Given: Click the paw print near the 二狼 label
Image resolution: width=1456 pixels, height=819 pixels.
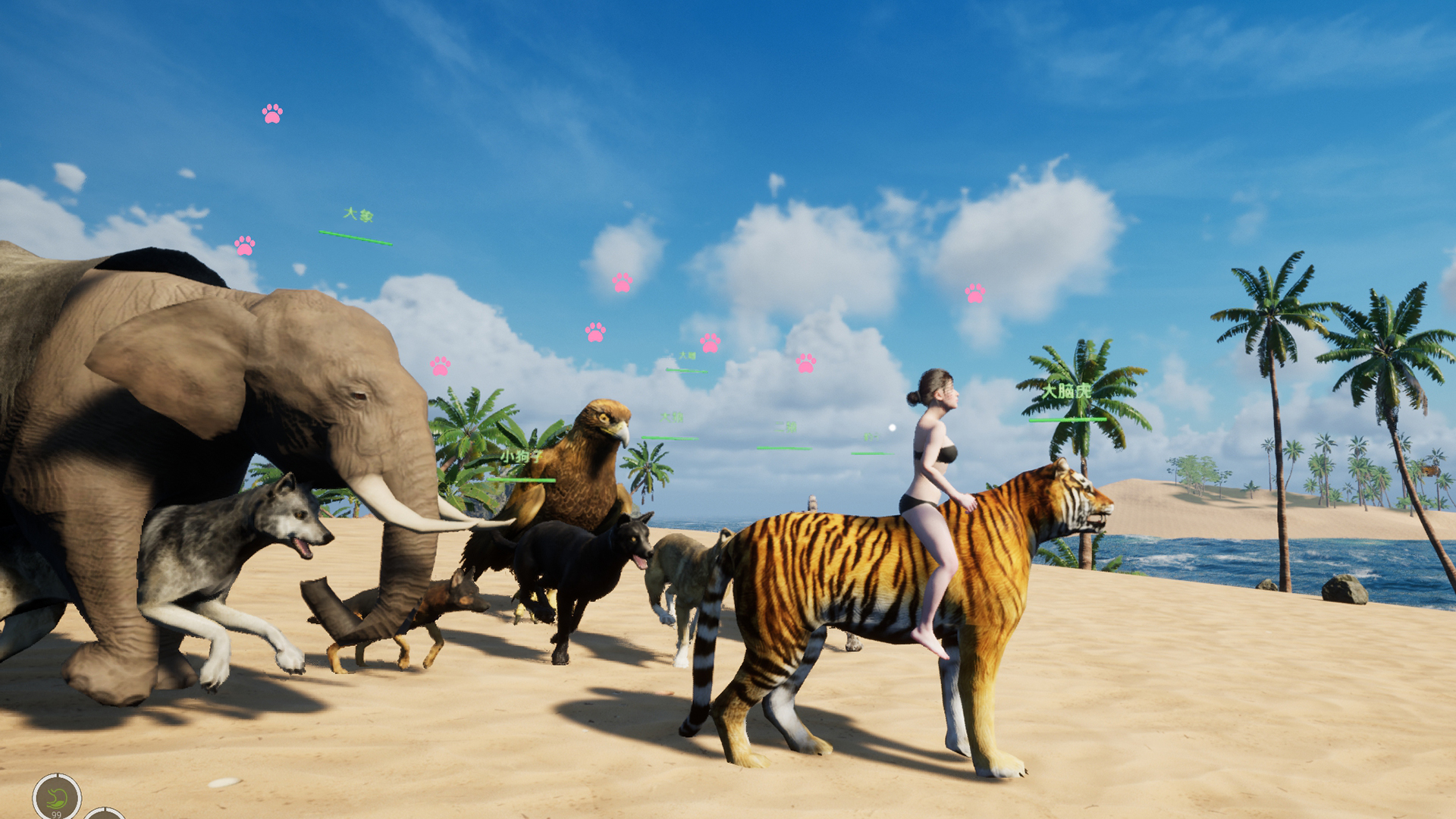Looking at the screenshot, I should pyautogui.click(x=805, y=363).
